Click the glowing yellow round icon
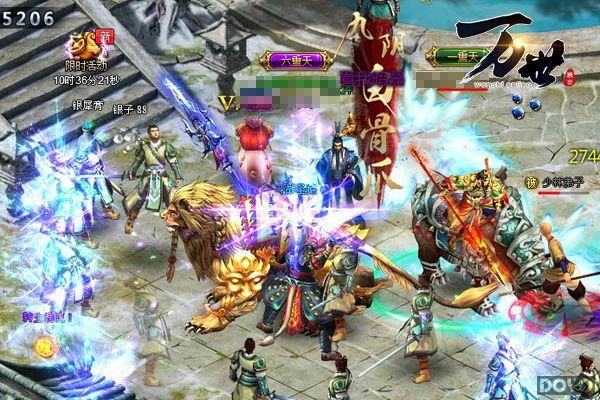600x400 pixels. point(44,347)
